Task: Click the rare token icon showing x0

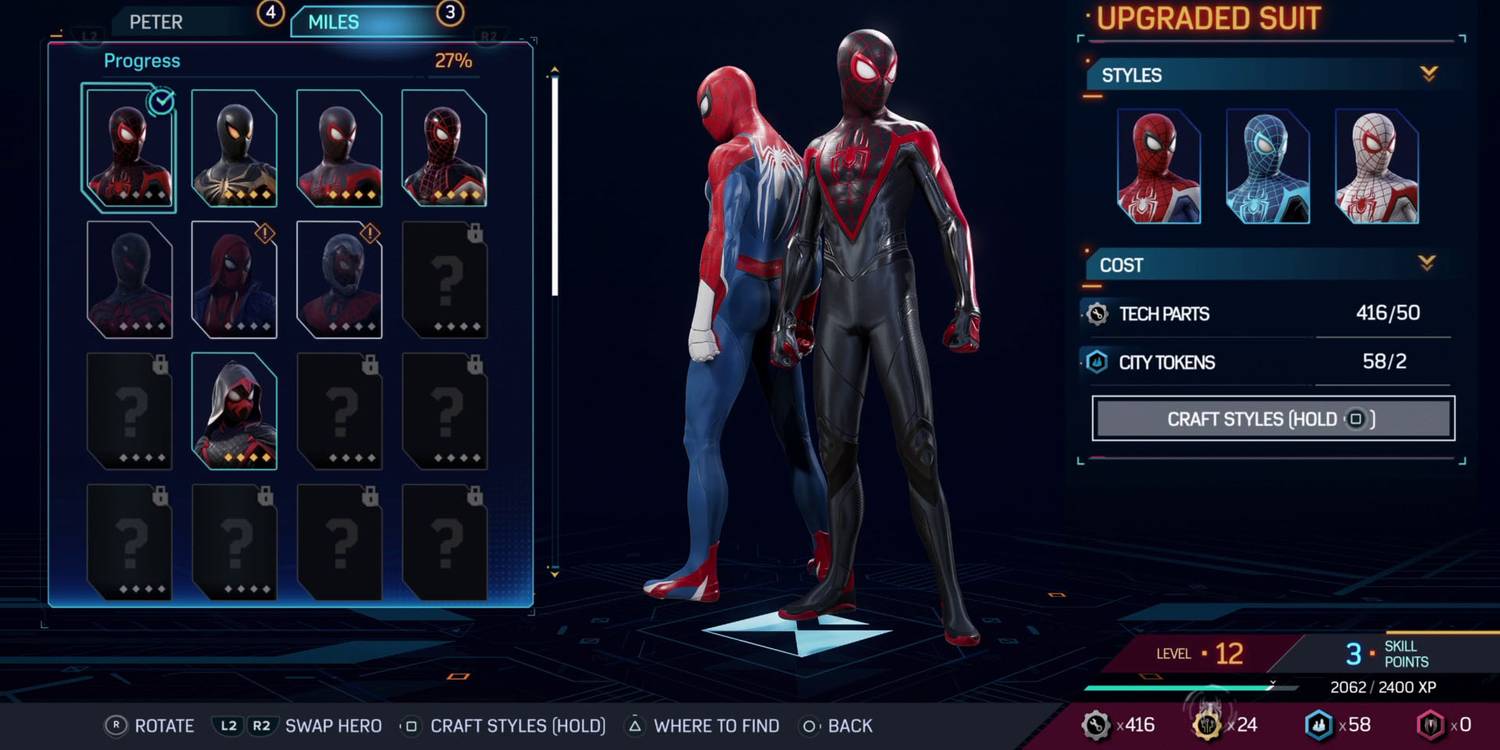Action: (1430, 724)
